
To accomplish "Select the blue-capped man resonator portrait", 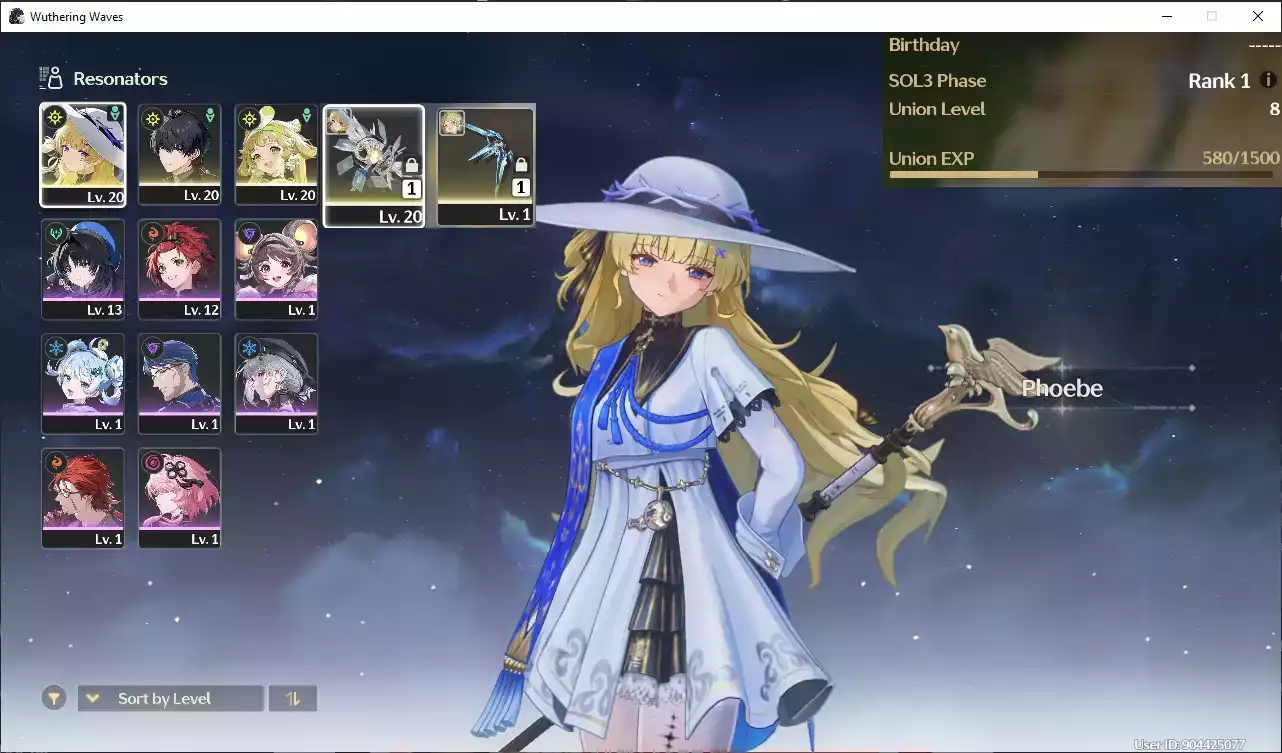I will 180,383.
